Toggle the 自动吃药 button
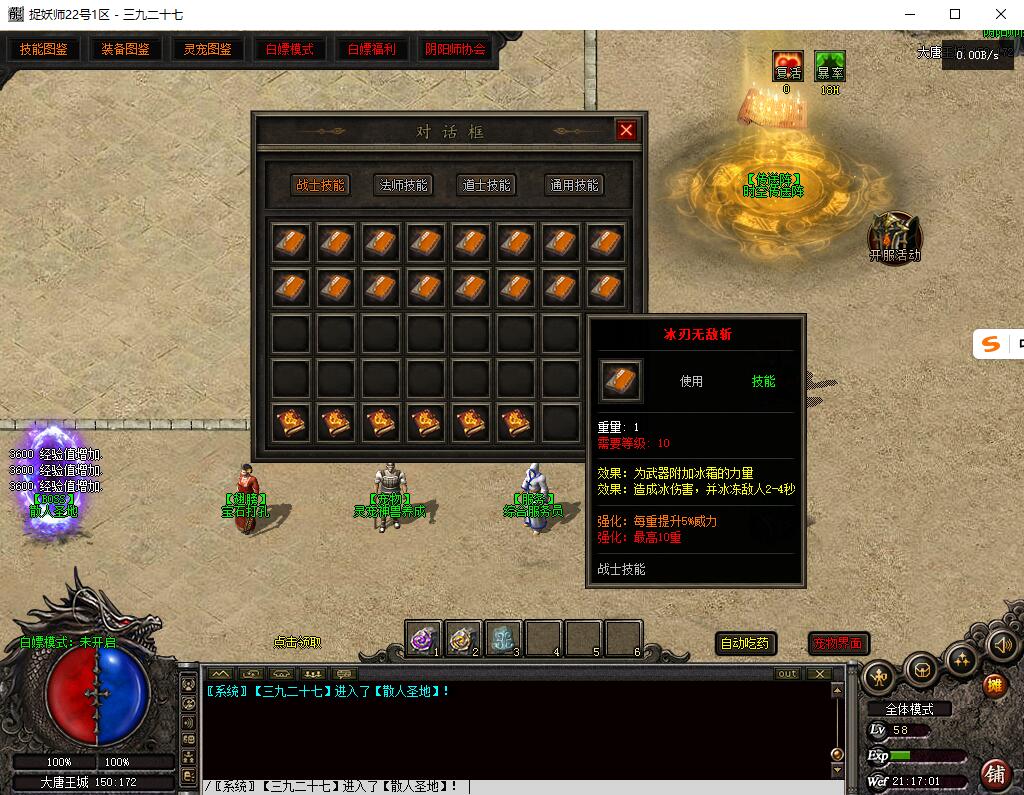The height and width of the screenshot is (795, 1024). (746, 644)
